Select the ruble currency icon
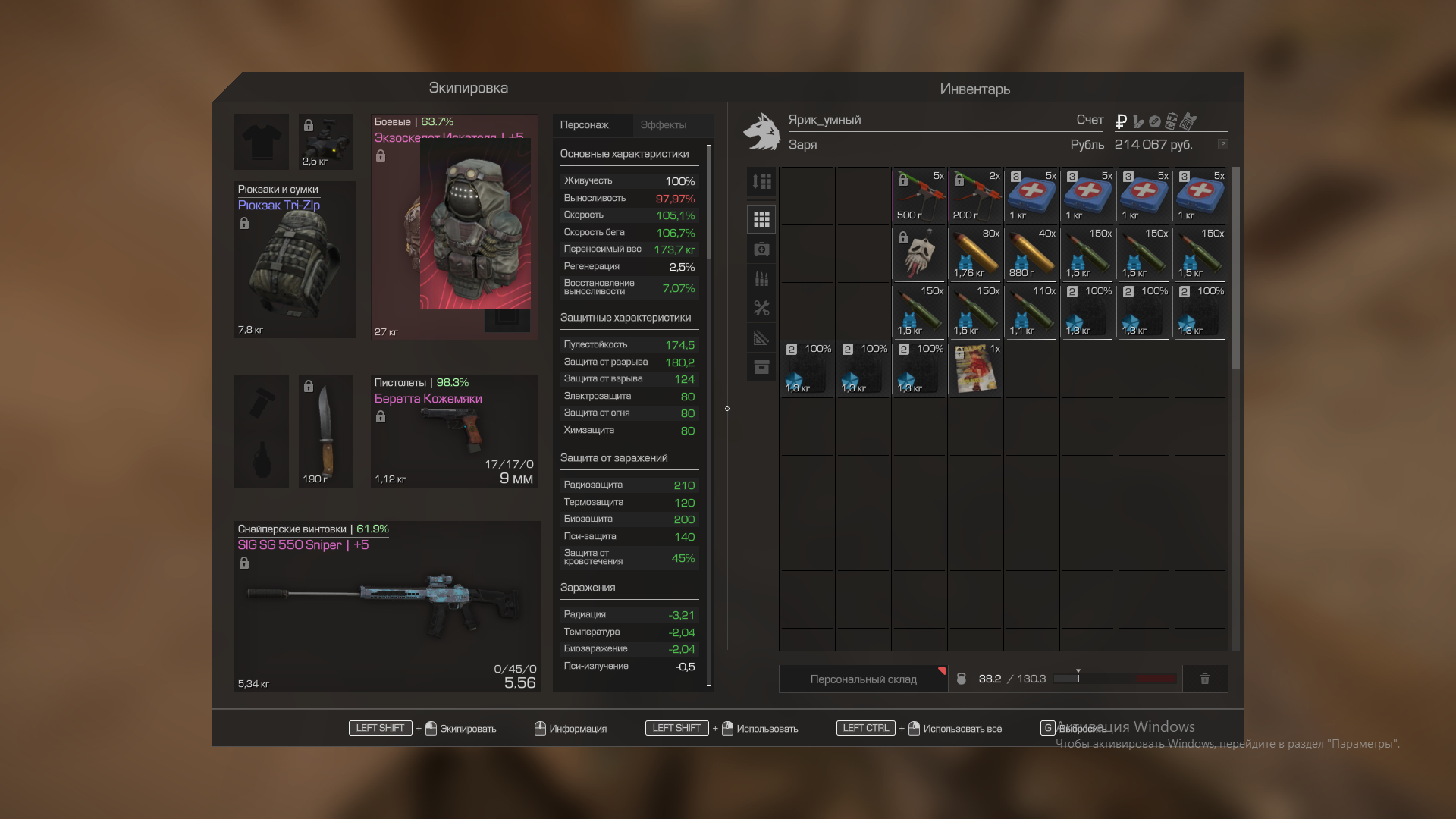1456x819 pixels. 1122,121
